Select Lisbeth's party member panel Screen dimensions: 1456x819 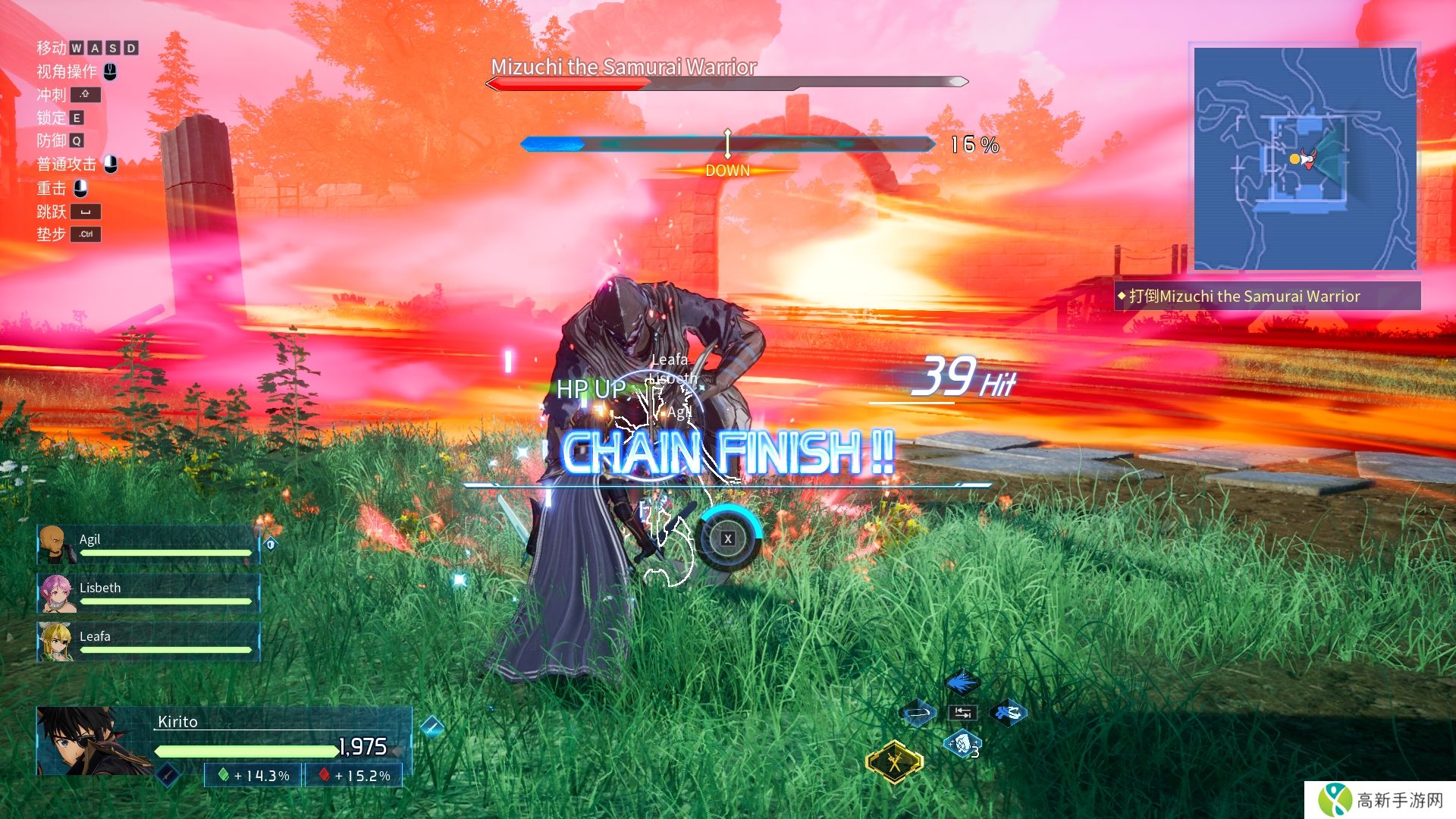click(x=148, y=592)
